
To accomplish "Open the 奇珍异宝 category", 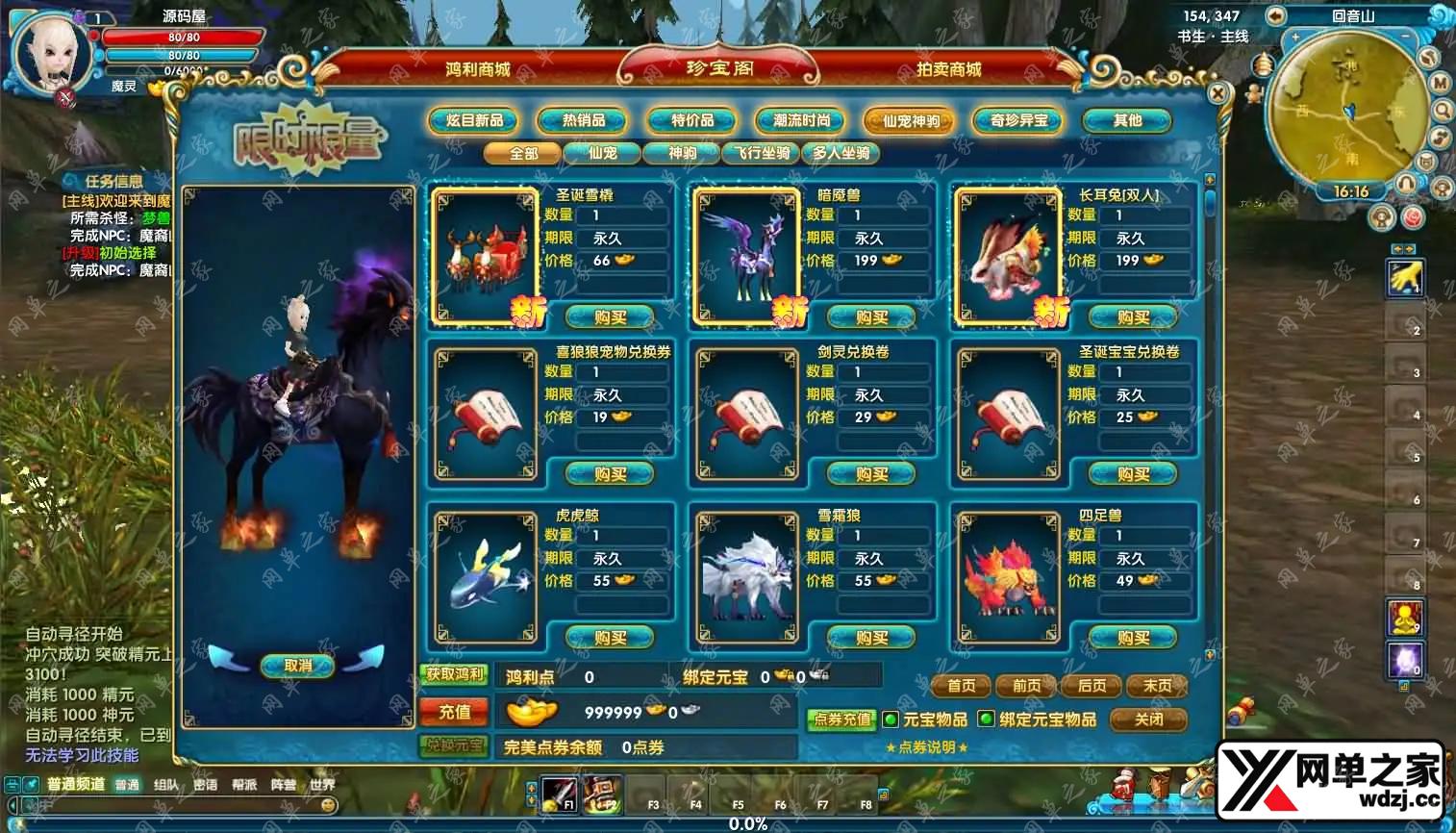I will point(1018,120).
